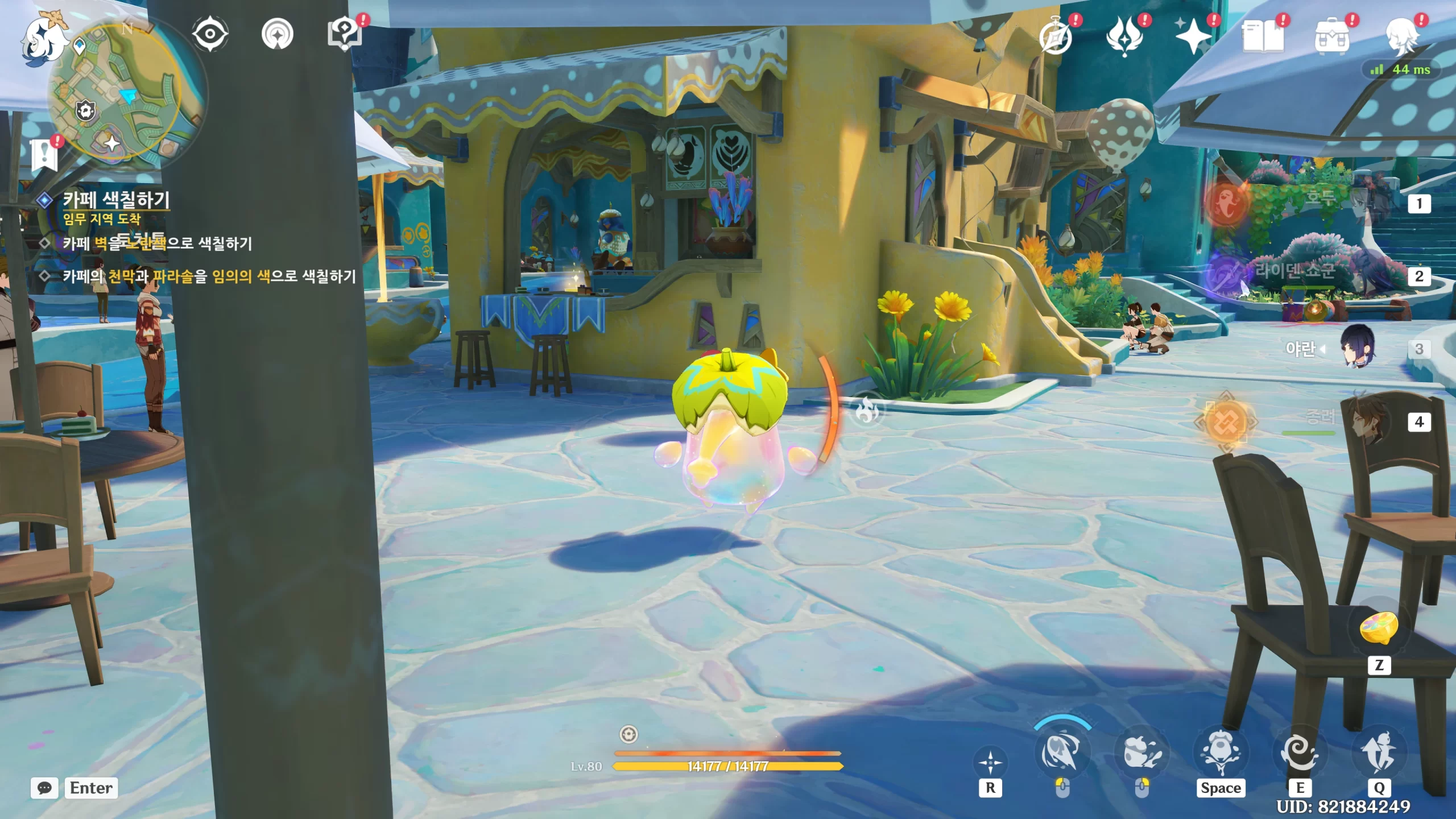Open the four-pointed star wish icon
The width and height of the screenshot is (1456, 819).
pos(1193,37)
